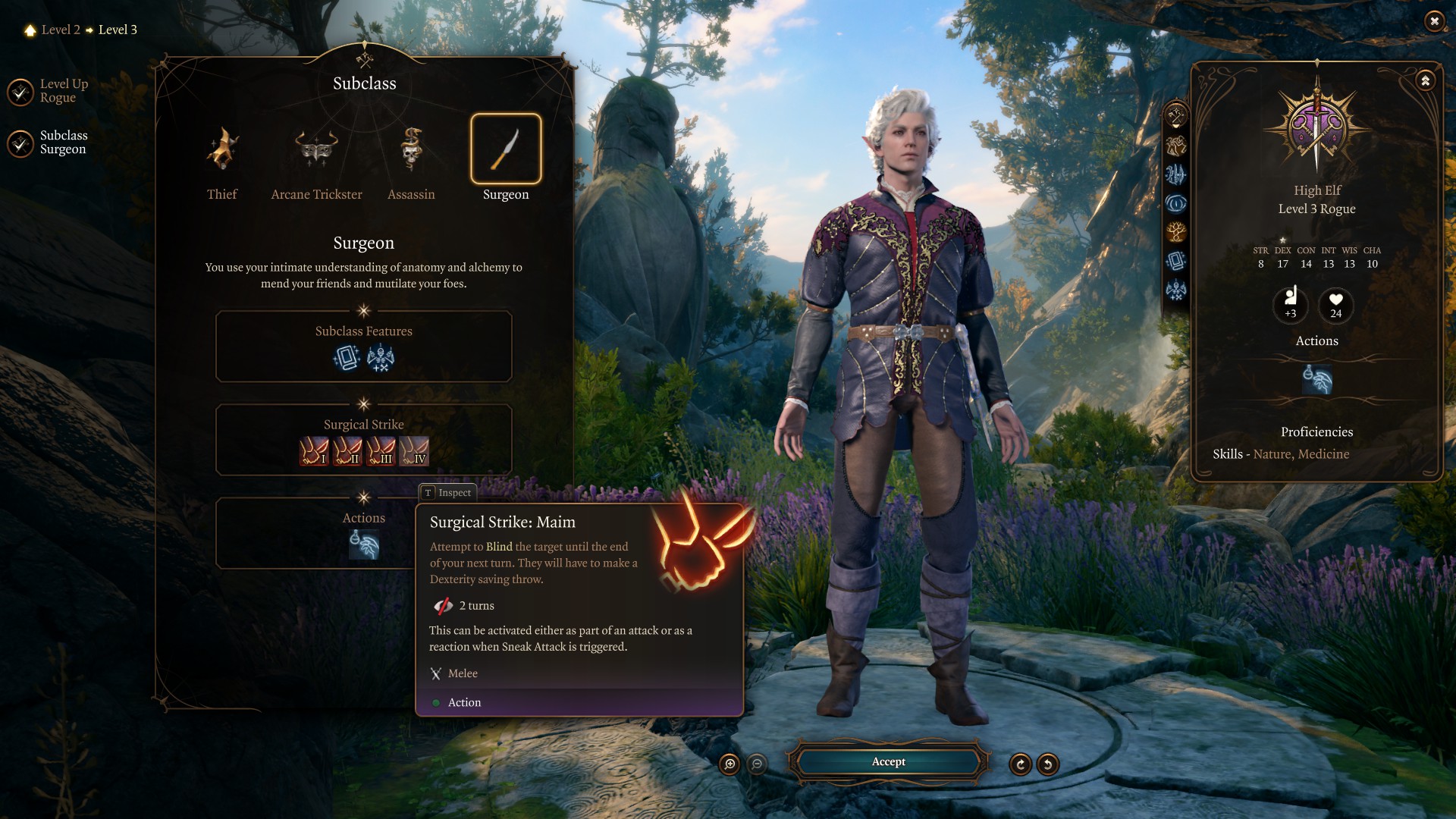
Task: Click the Accept button
Action: [888, 762]
